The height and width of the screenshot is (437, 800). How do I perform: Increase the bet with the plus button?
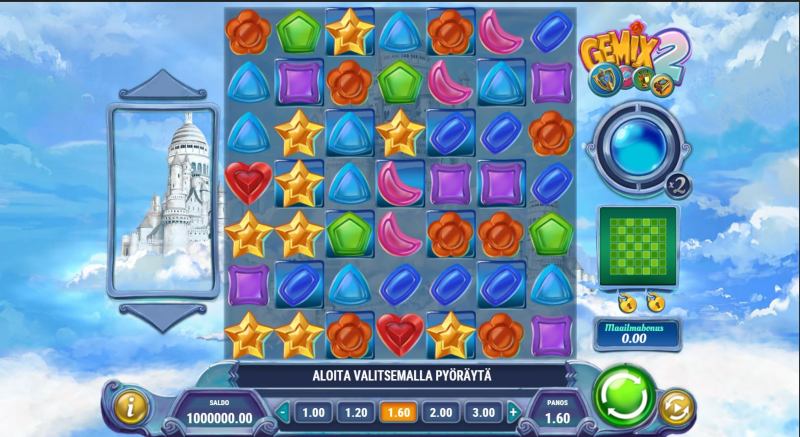coord(513,411)
